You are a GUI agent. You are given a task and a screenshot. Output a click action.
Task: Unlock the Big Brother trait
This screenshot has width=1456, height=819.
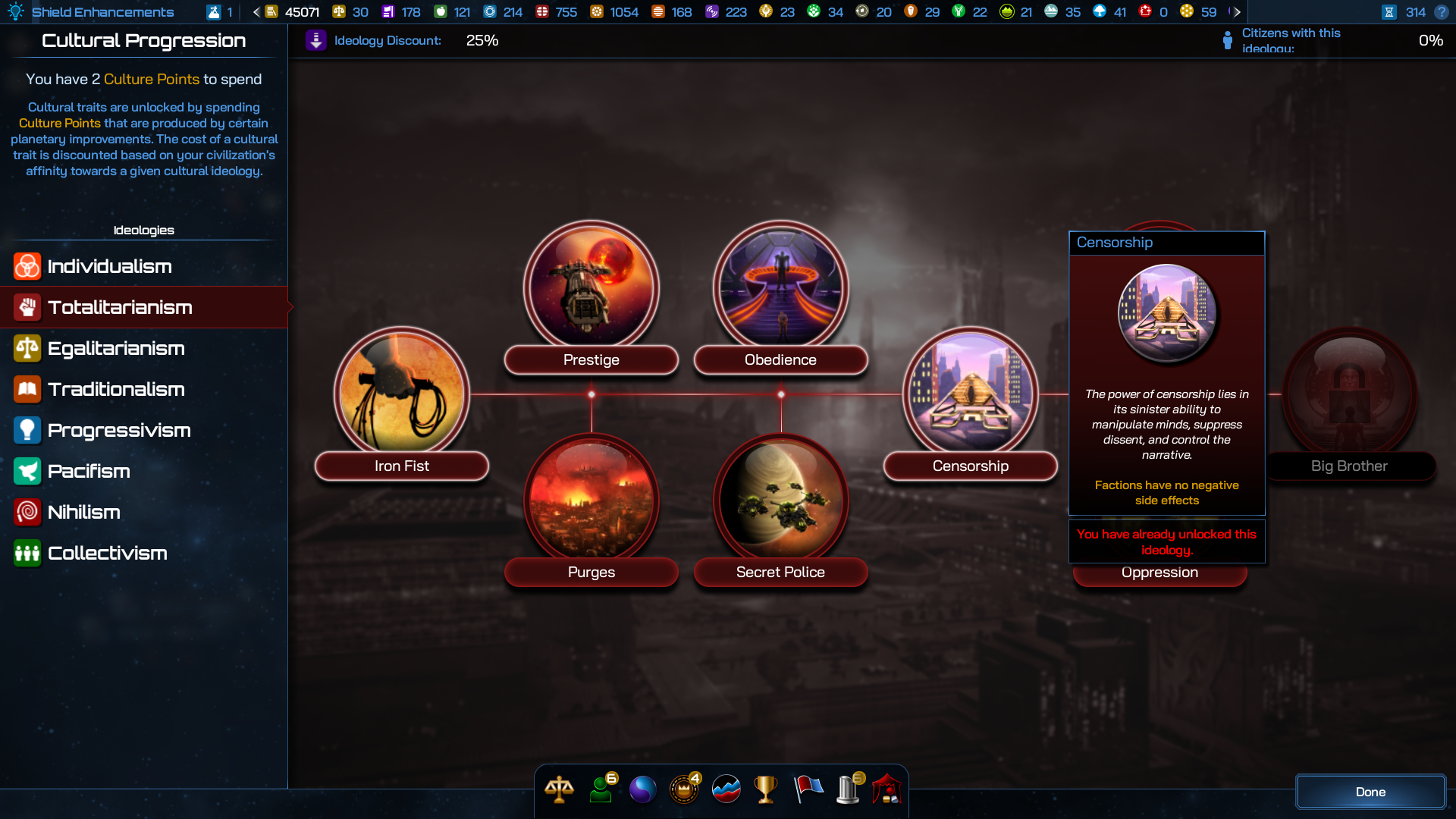[1349, 394]
